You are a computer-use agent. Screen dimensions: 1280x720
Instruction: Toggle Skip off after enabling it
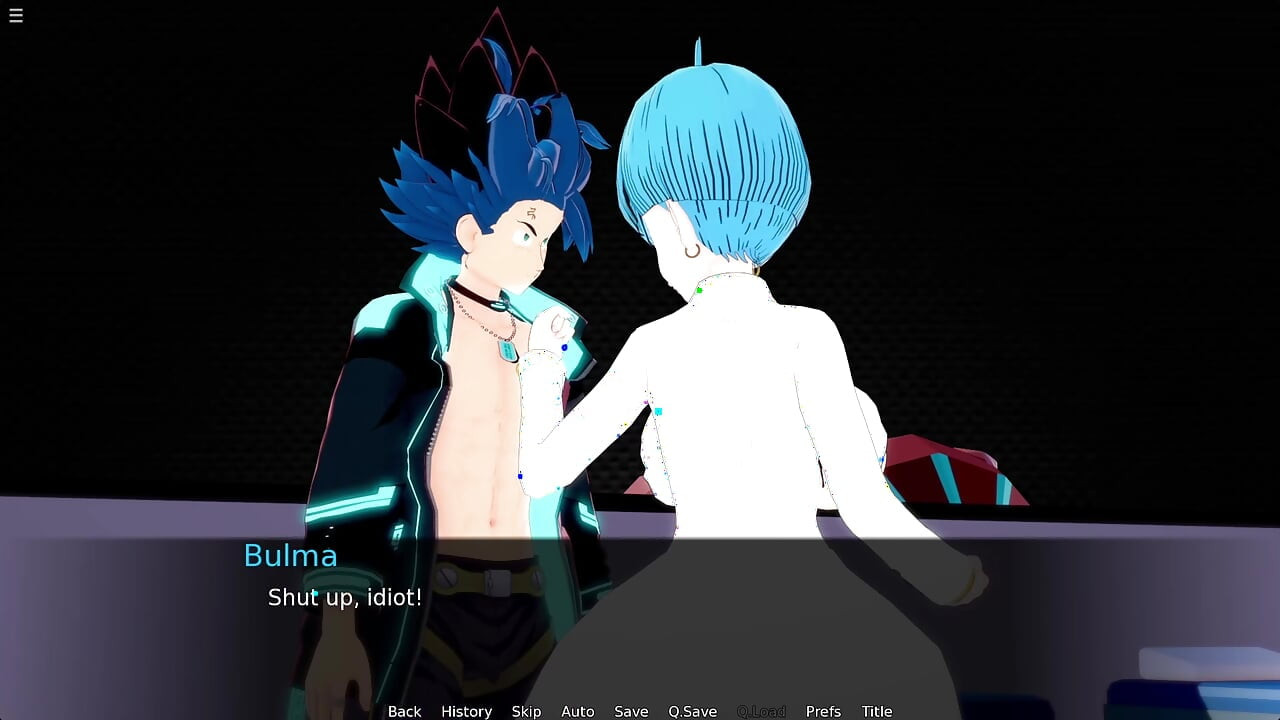[527, 711]
